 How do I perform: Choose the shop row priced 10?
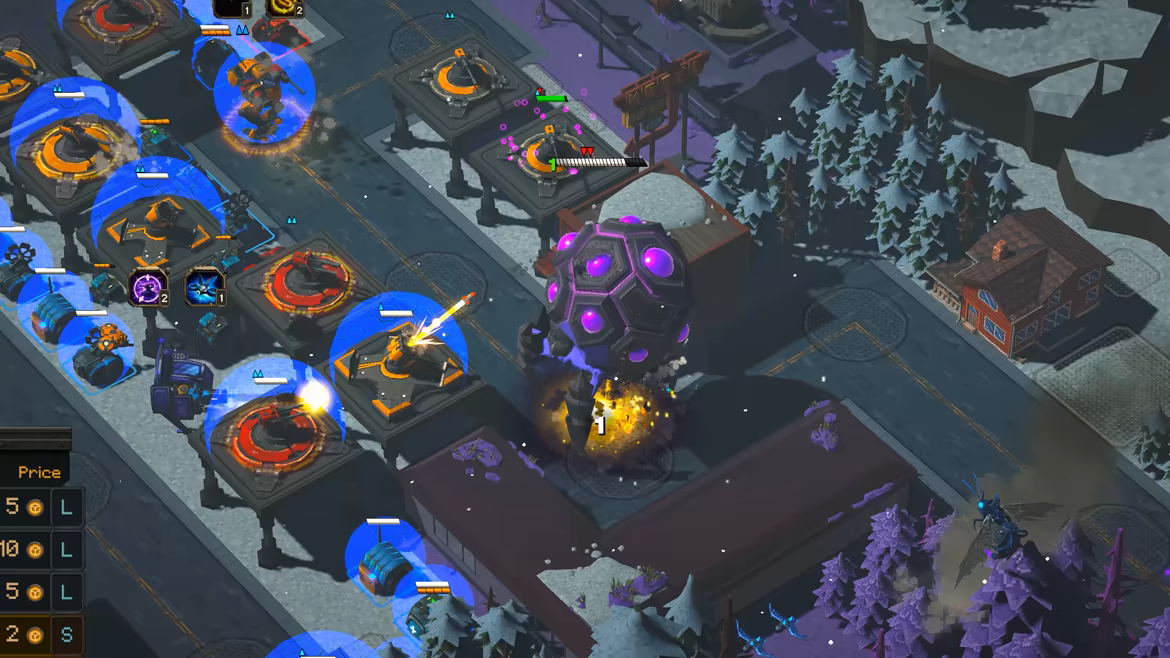coord(38,549)
